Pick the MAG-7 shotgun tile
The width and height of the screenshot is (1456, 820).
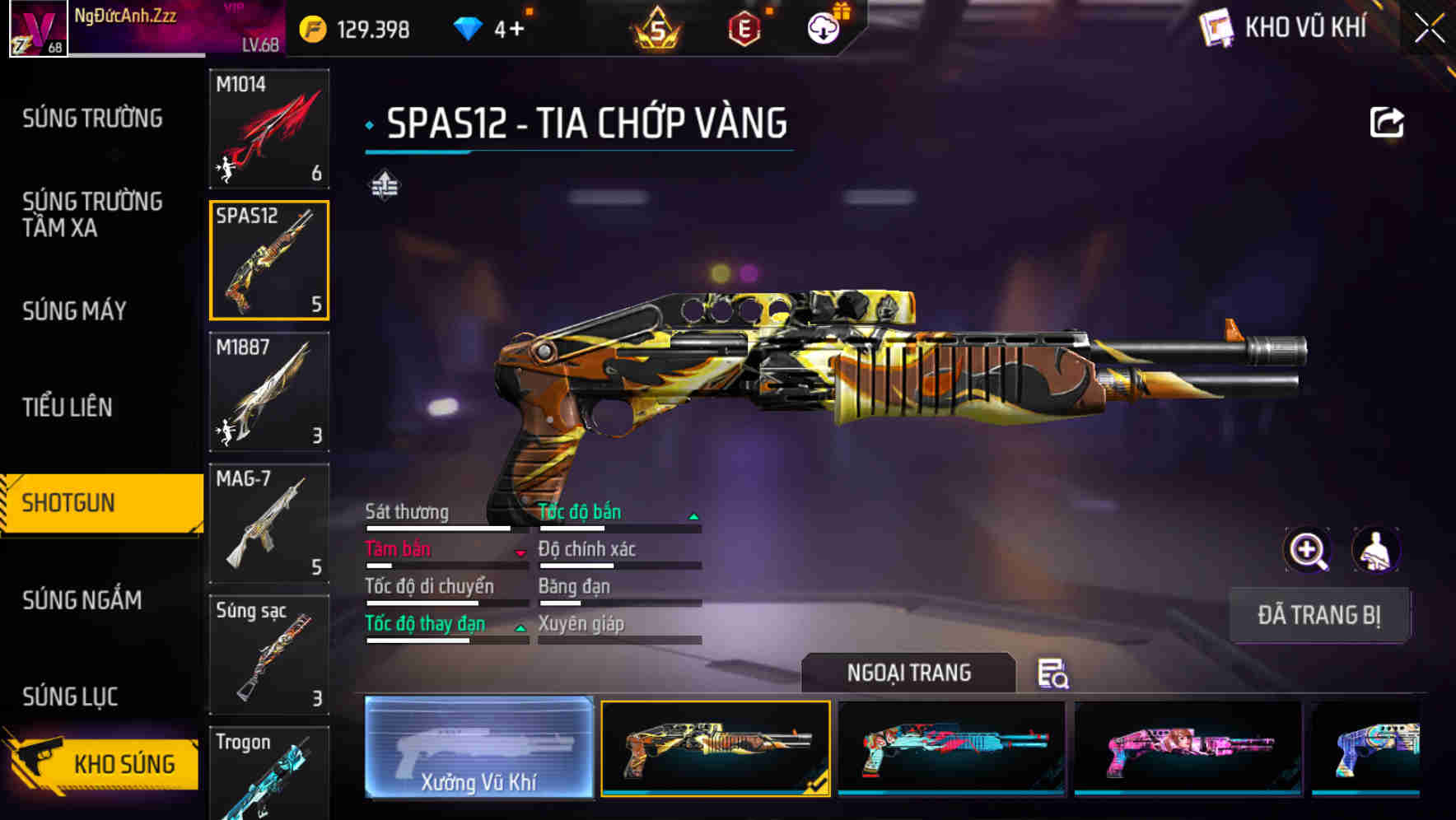tap(269, 524)
